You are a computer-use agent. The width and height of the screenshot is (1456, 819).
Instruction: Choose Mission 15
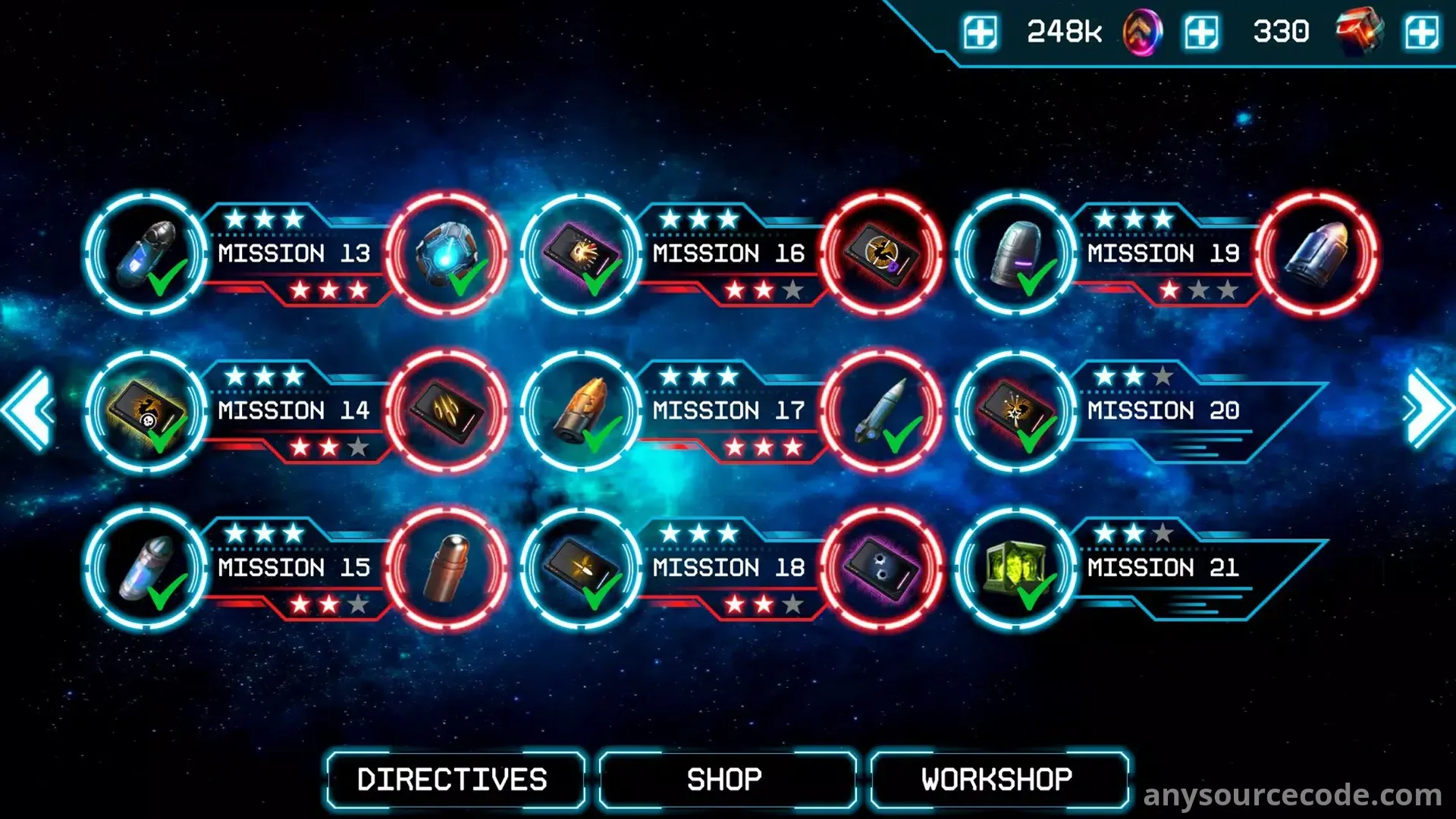tap(294, 567)
